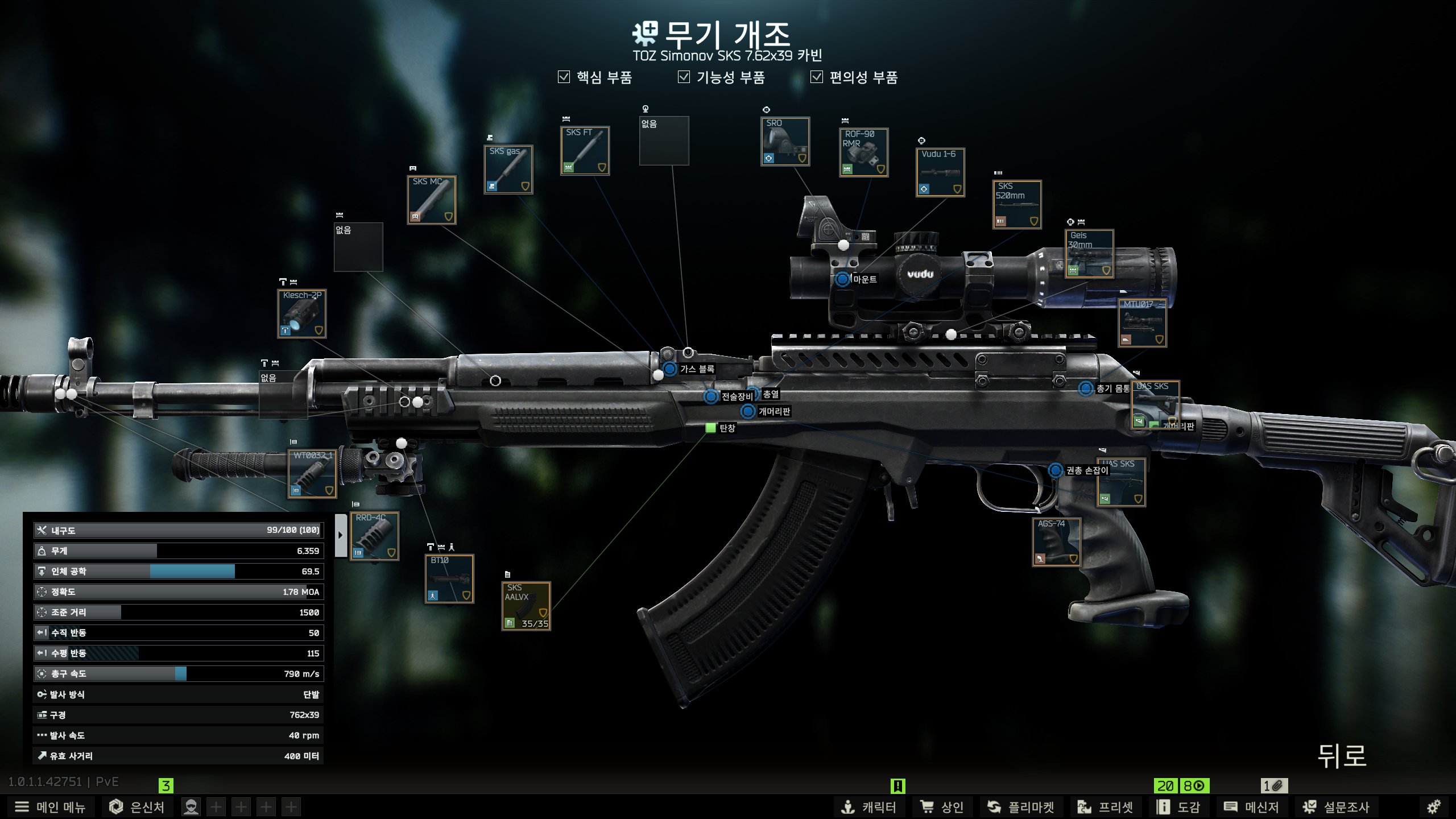Open the 메인 메뉴 main menu
Screen dimensions: 1456x819
pyautogui.click(x=50, y=806)
